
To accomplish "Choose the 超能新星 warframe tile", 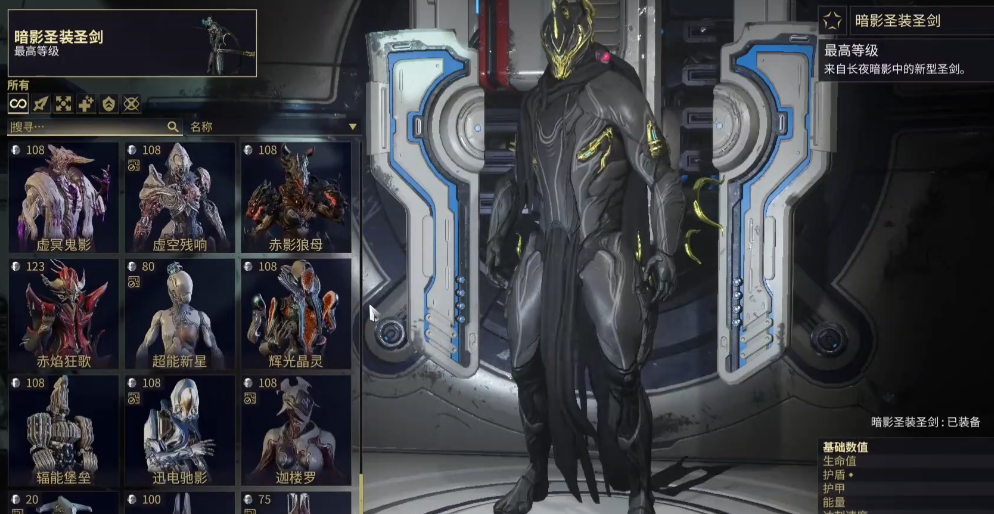I will pyautogui.click(x=180, y=313).
